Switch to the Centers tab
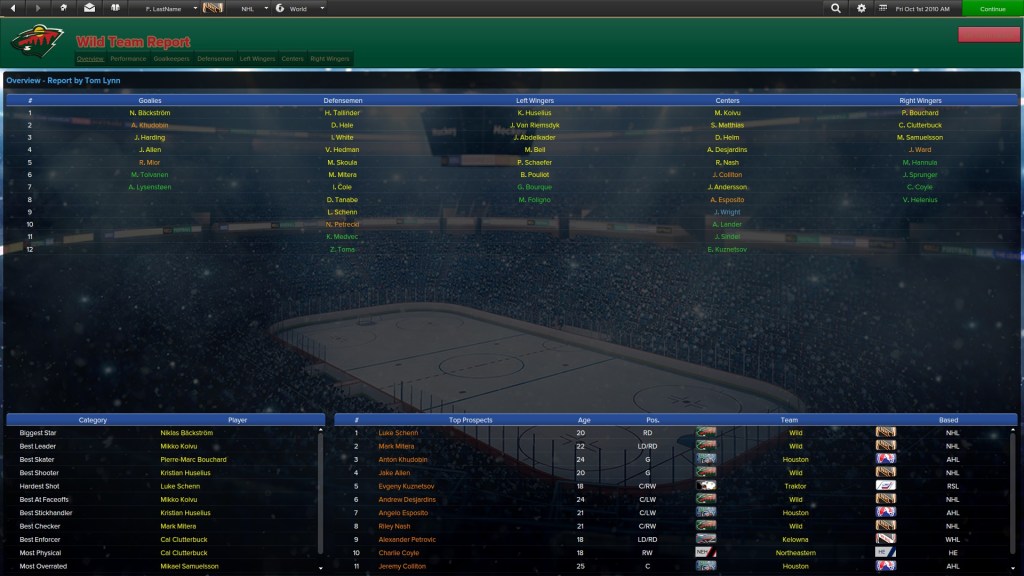1024x576 pixels. click(292, 59)
